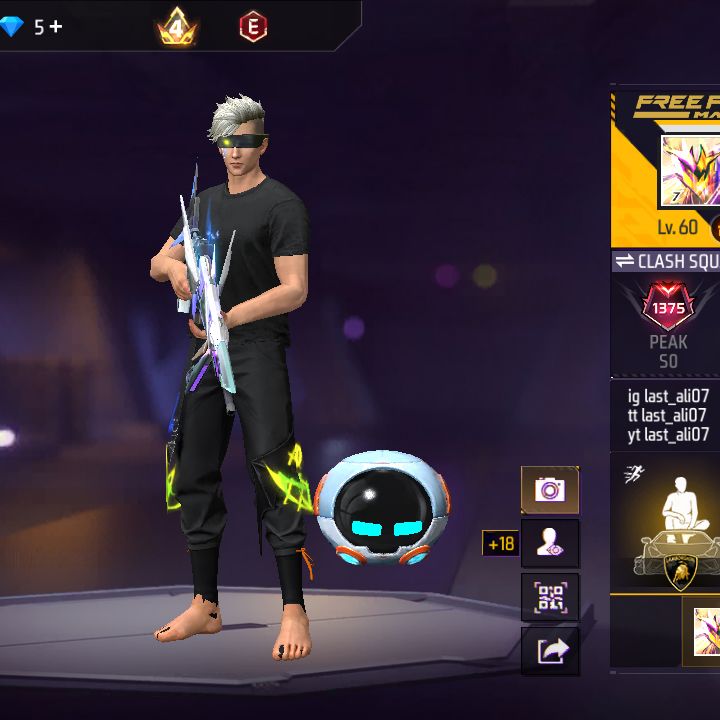Open the profile visitors icon button

coord(550,543)
